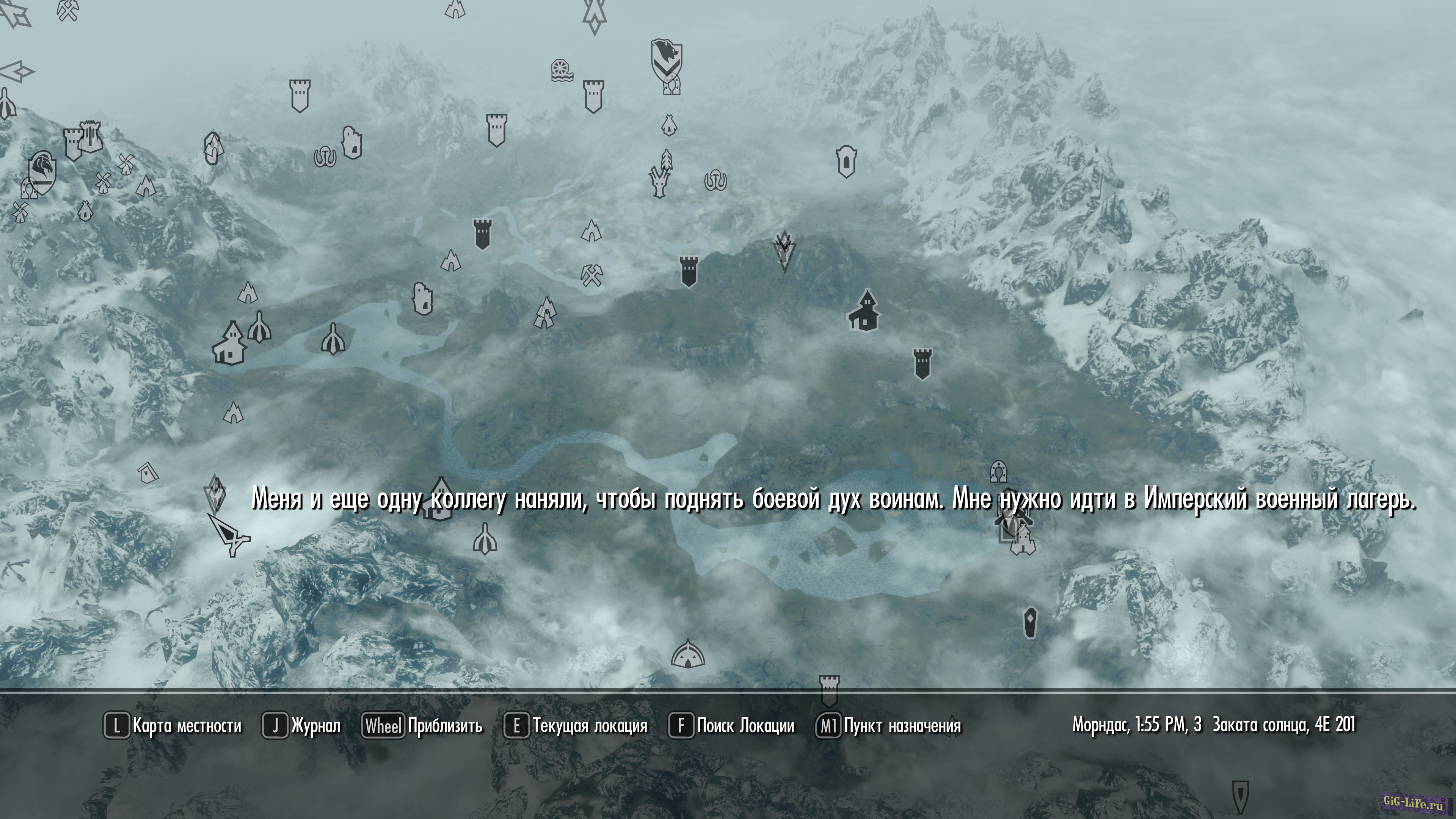Select the bear-crest shield city marker

pyautogui.click(x=666, y=60)
